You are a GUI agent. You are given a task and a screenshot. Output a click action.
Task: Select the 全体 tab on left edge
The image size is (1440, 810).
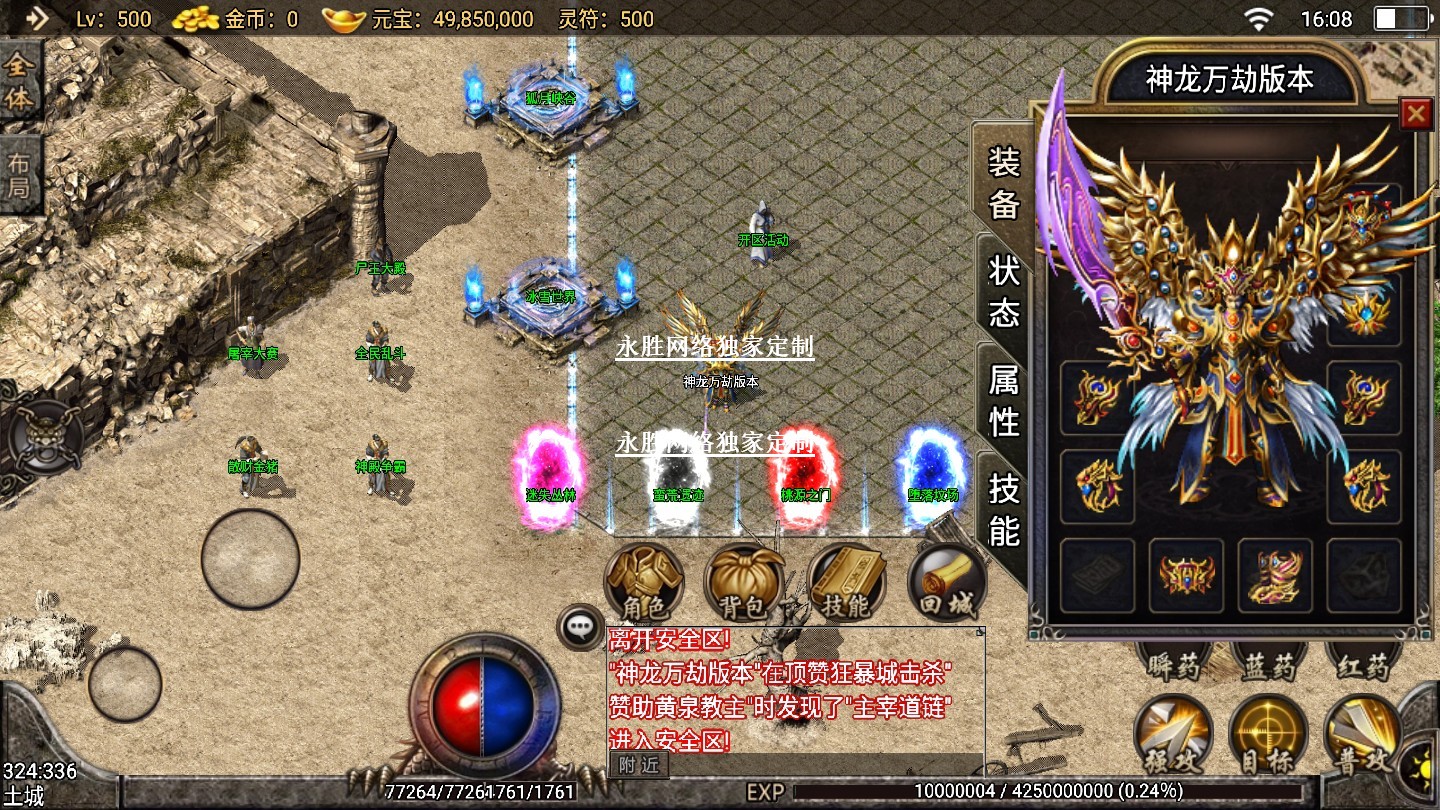pyautogui.click(x=20, y=82)
